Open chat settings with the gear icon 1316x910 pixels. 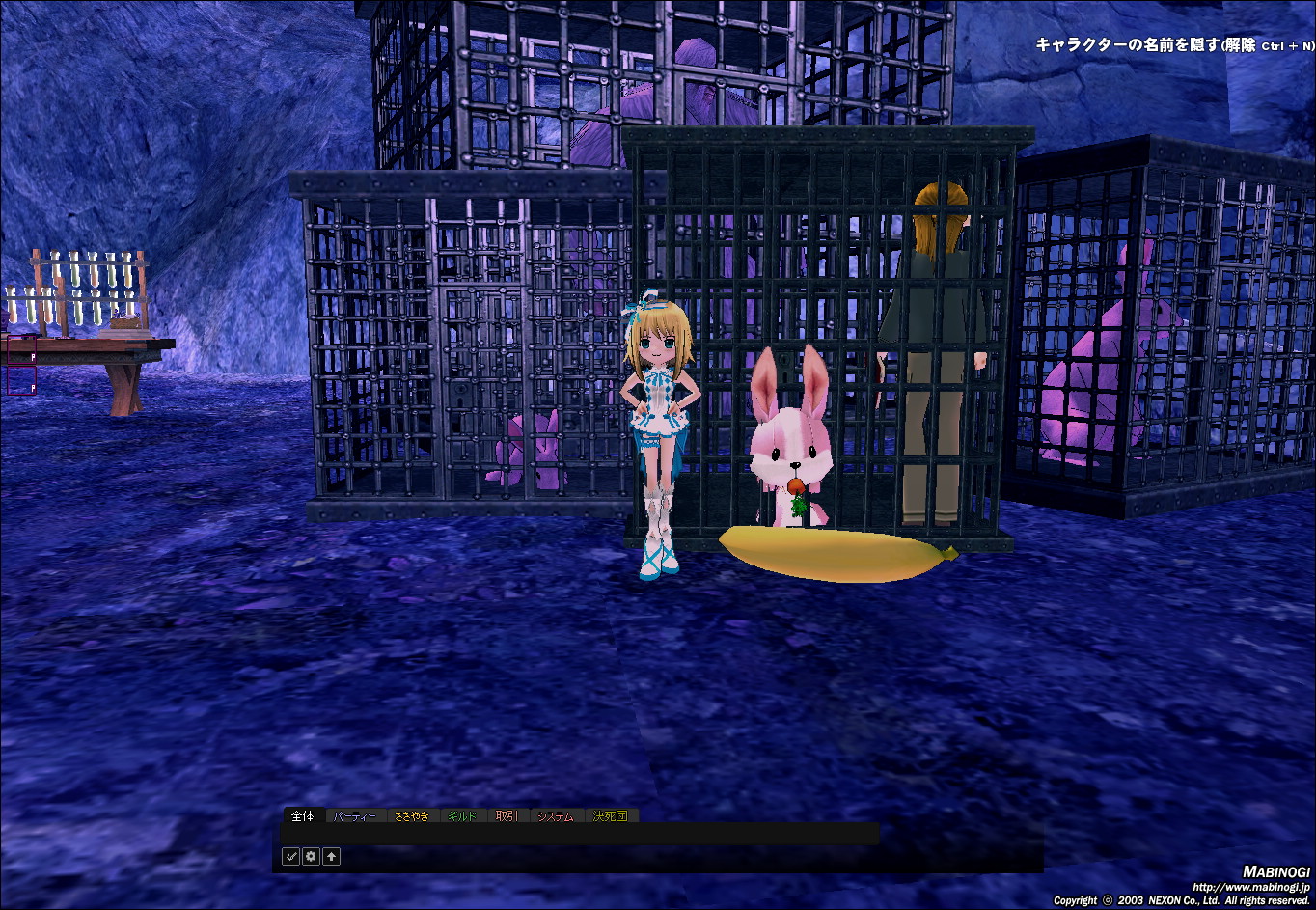[x=311, y=856]
